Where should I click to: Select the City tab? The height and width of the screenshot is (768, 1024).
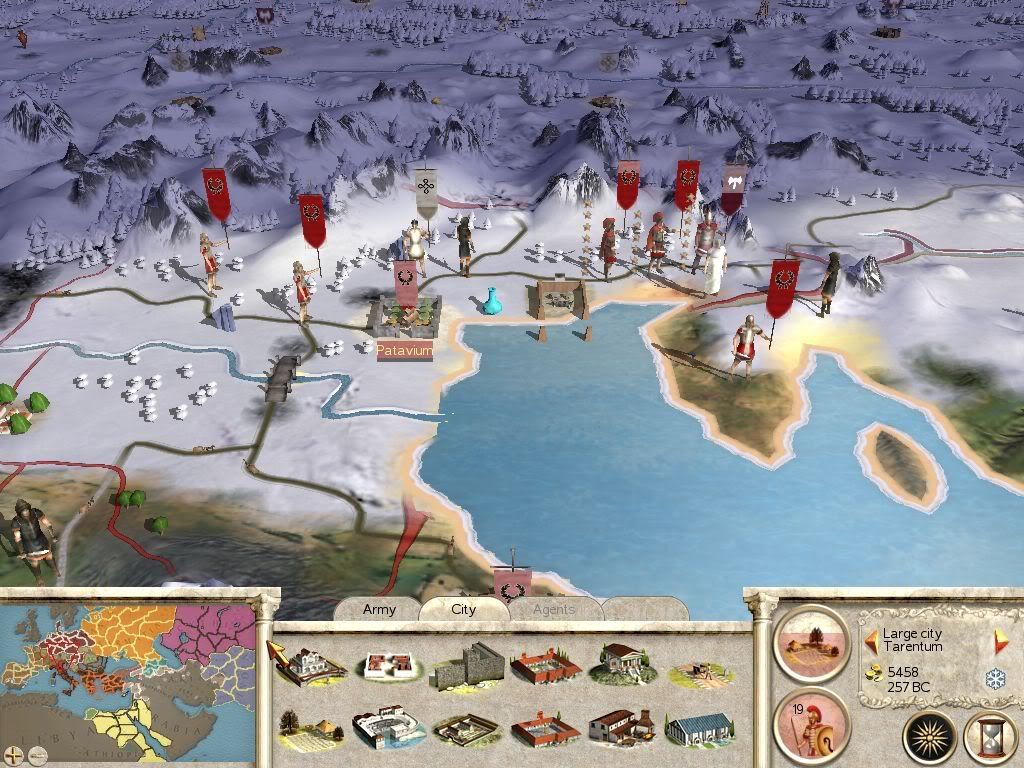pyautogui.click(x=464, y=609)
